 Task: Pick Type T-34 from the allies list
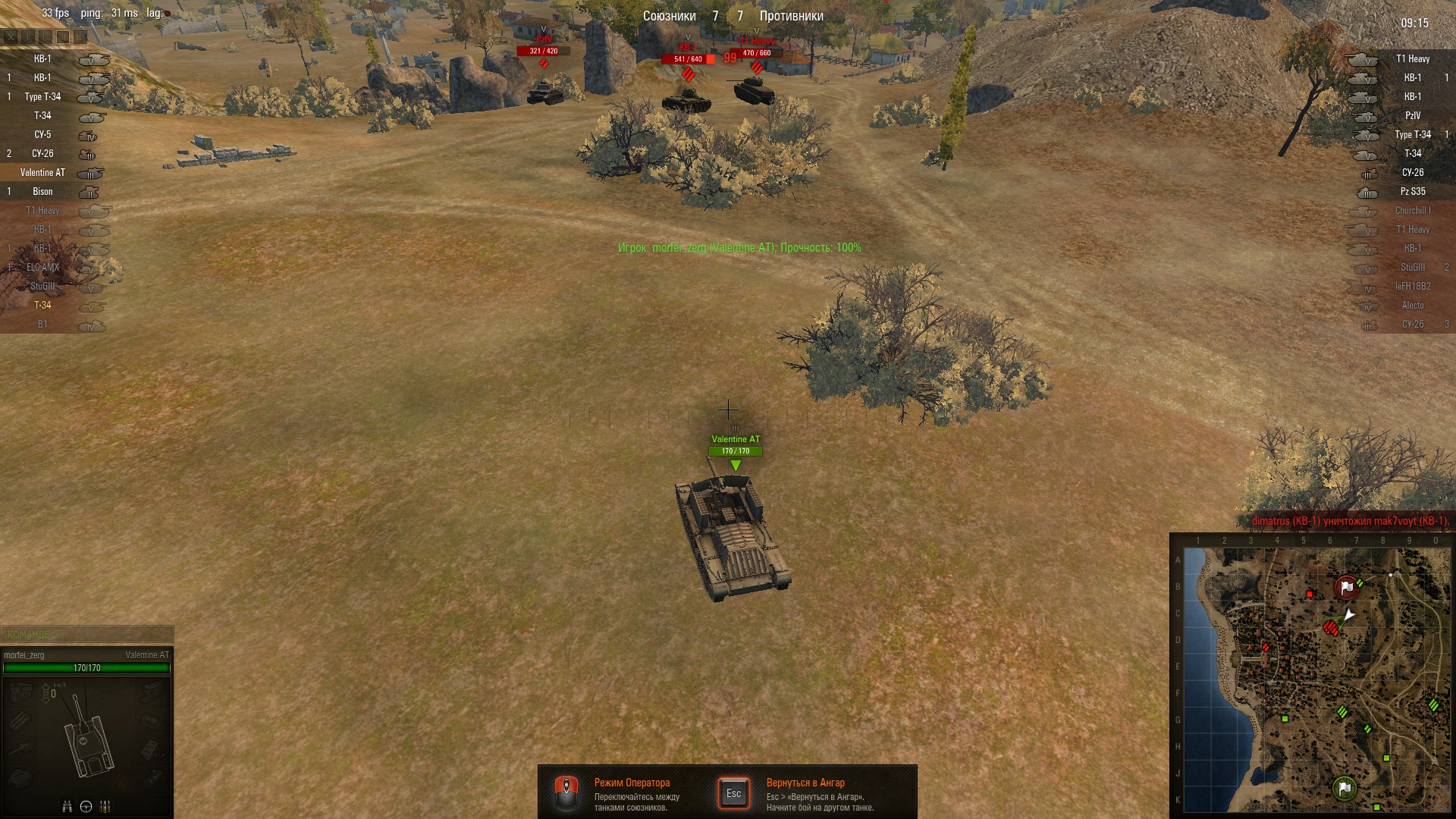point(43,97)
